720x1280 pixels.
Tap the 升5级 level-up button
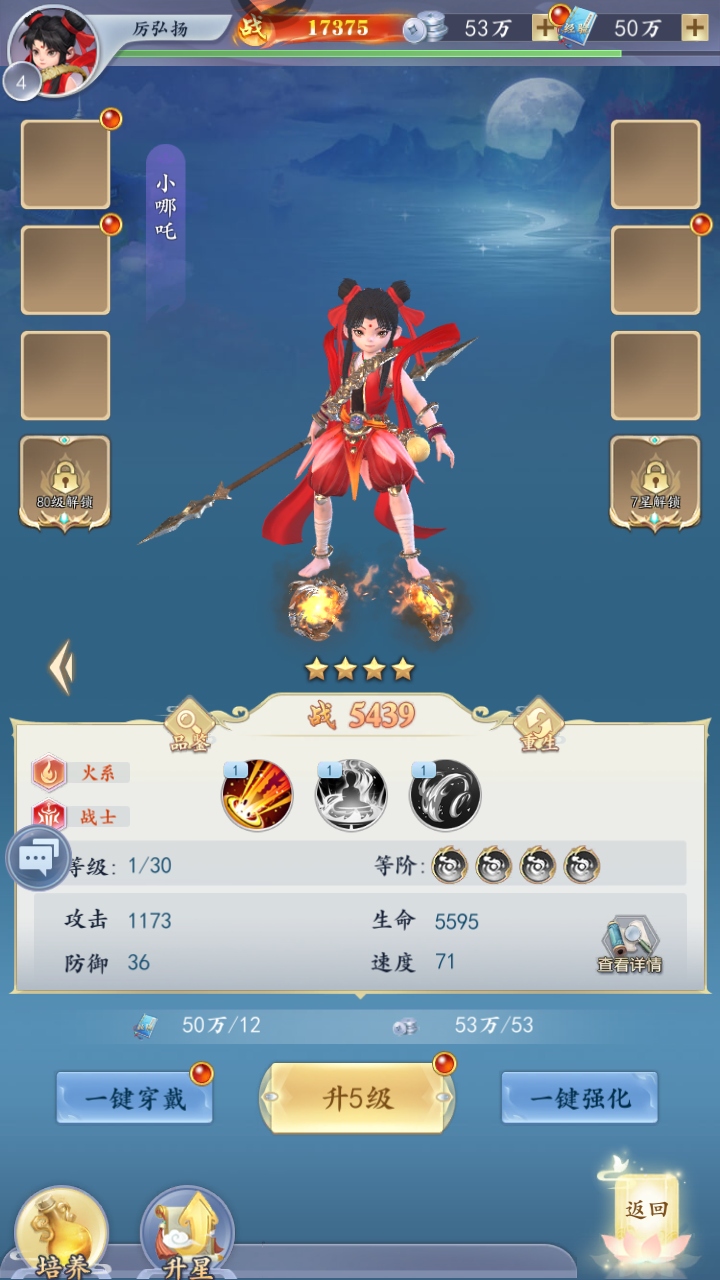[357, 1098]
